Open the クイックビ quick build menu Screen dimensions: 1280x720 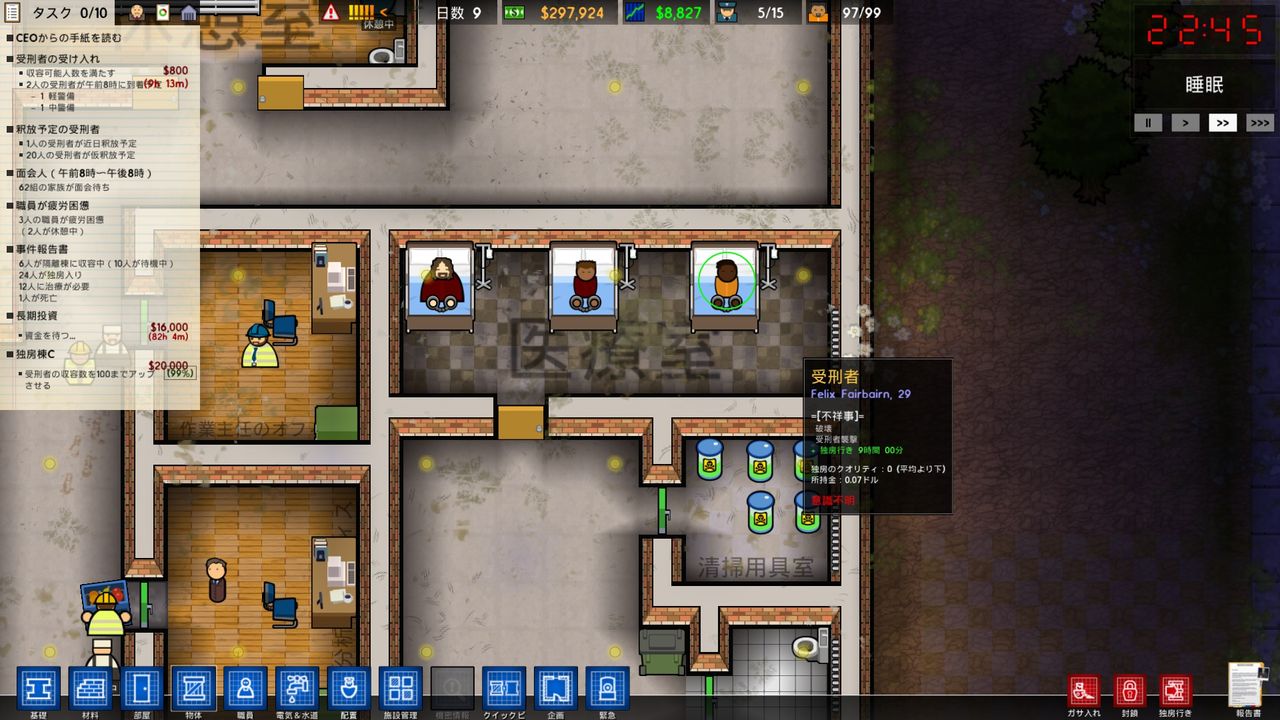pyautogui.click(x=505, y=688)
